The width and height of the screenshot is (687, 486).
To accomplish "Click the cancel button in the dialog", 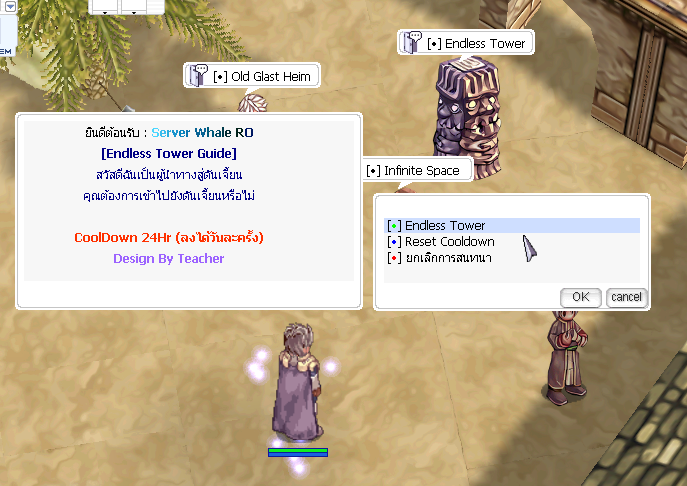I will tap(626, 297).
